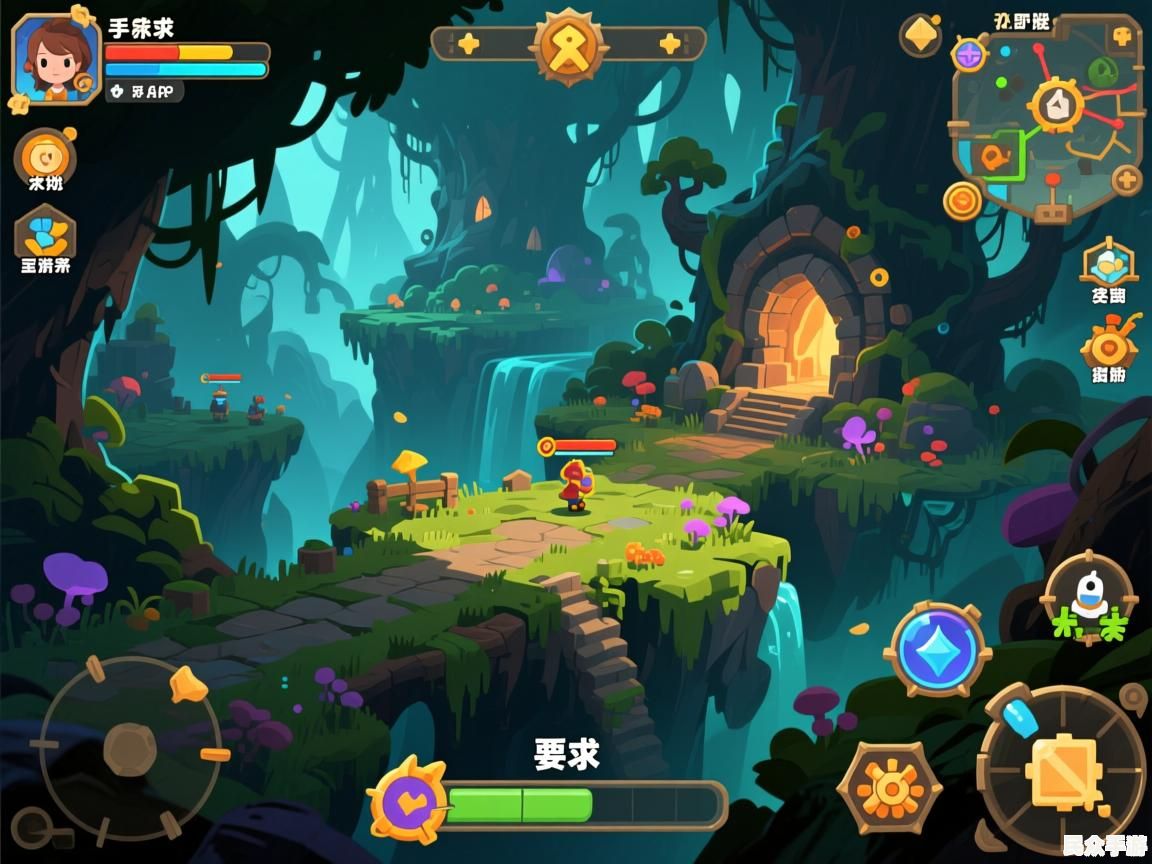Click the green marker on the minimap

coord(1102,70)
